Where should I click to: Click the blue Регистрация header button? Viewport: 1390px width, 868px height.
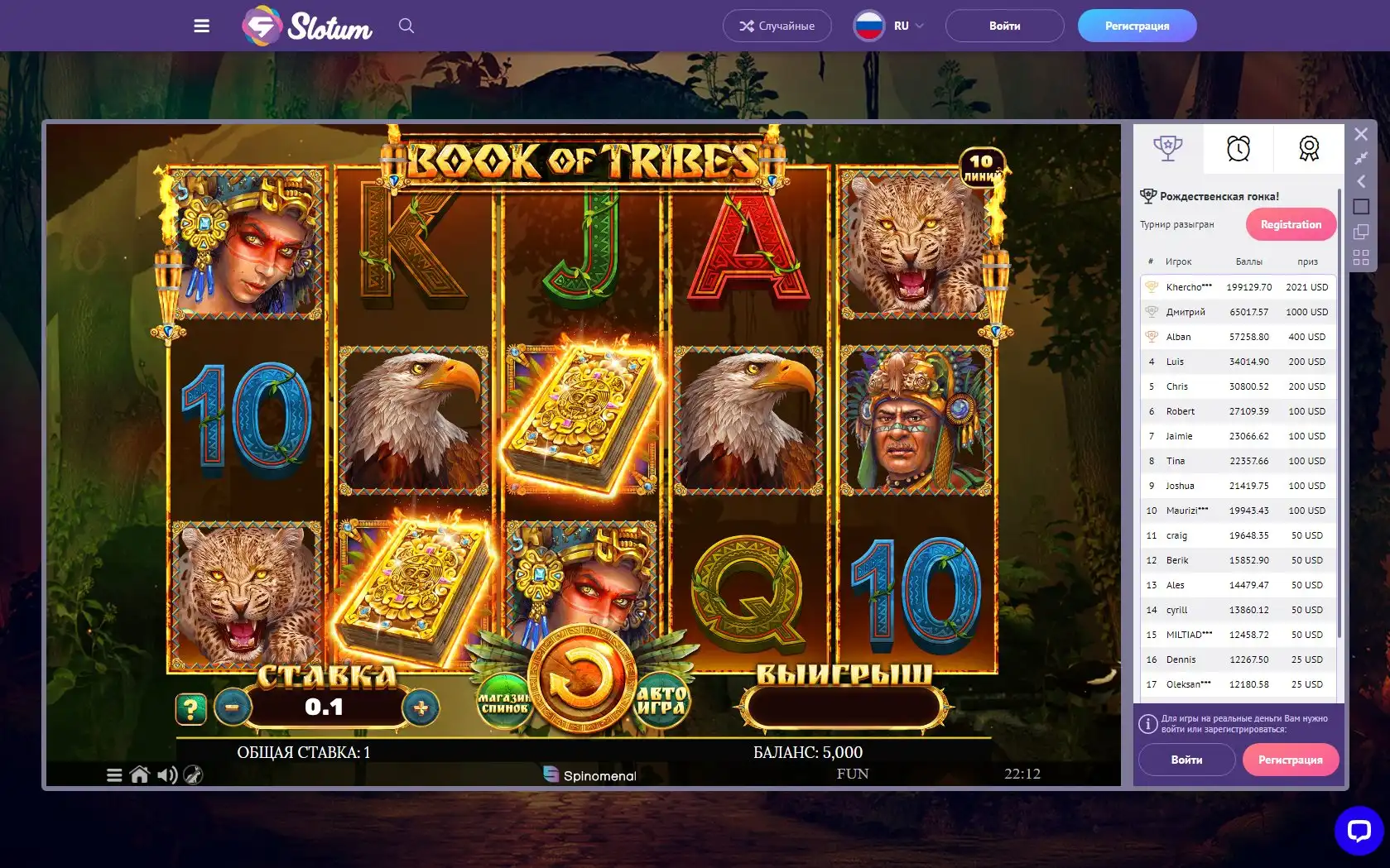click(x=1137, y=26)
